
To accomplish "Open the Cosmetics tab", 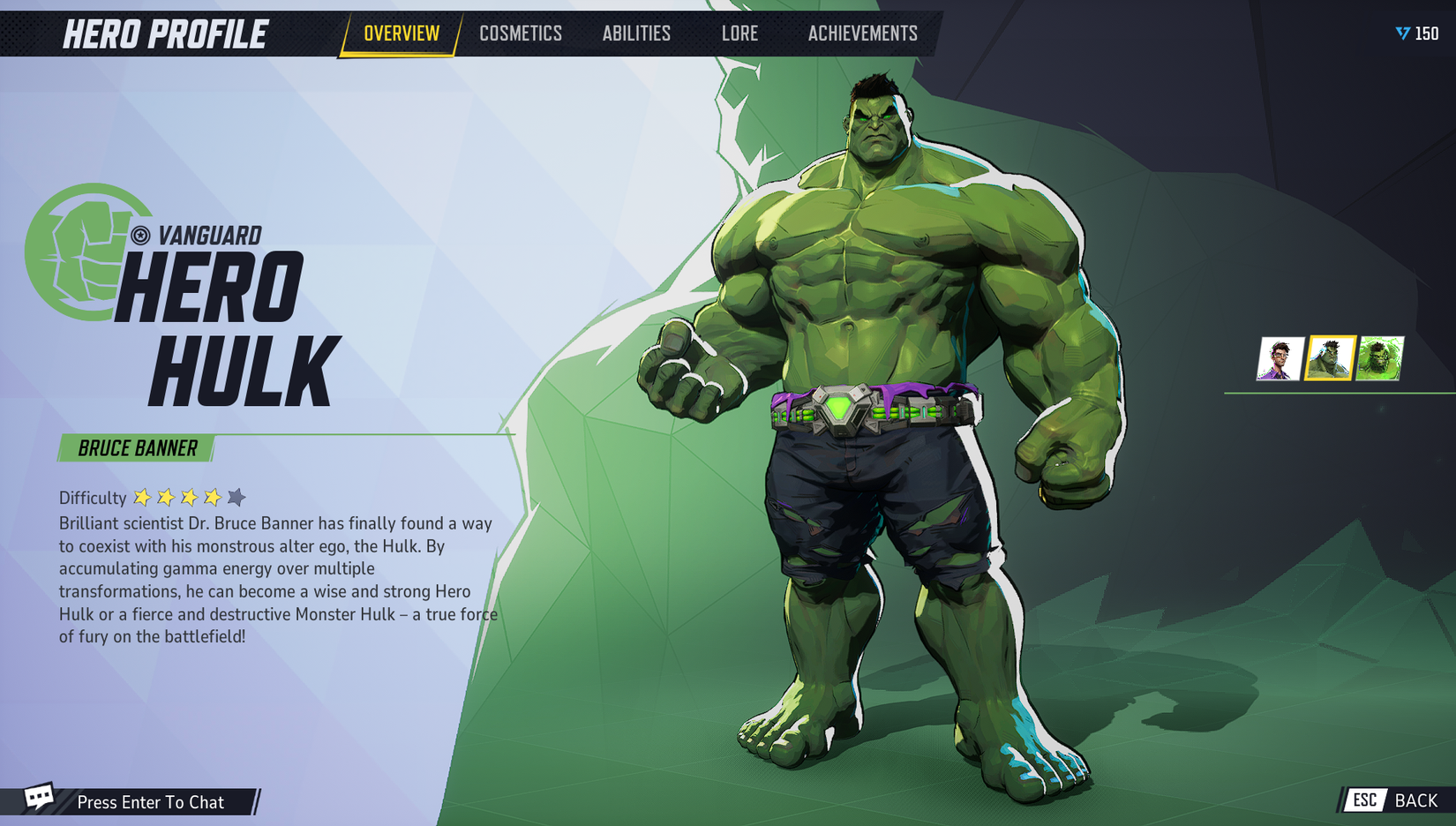I will pyautogui.click(x=521, y=34).
